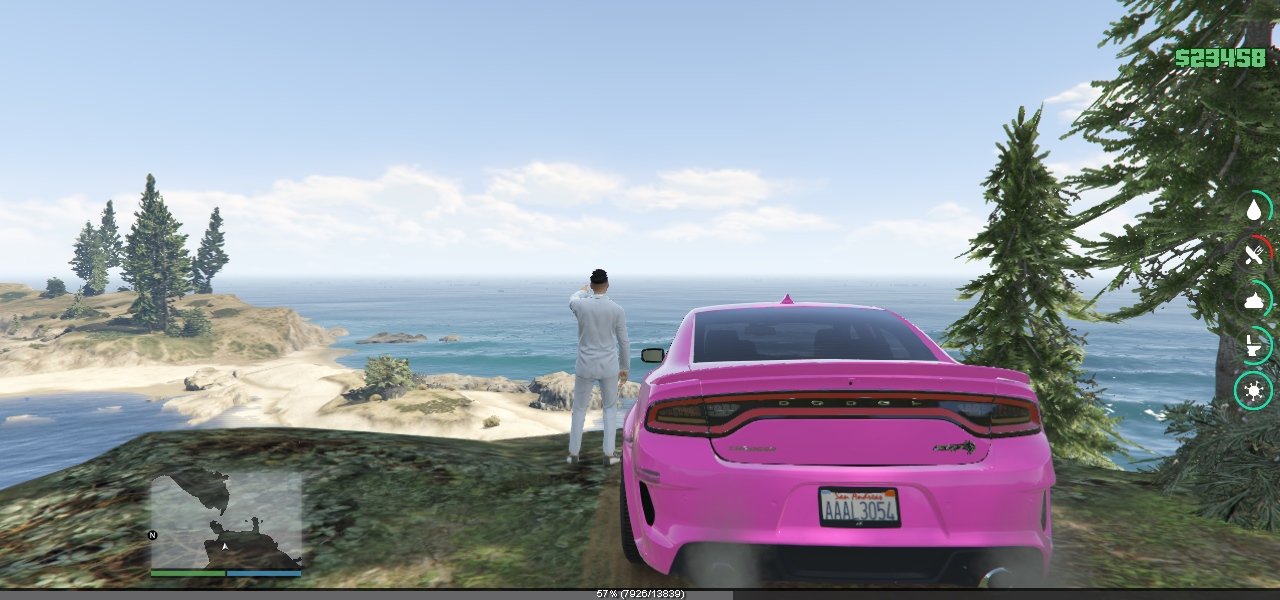
Task: Select the toilet status icon
Action: coord(1254,345)
